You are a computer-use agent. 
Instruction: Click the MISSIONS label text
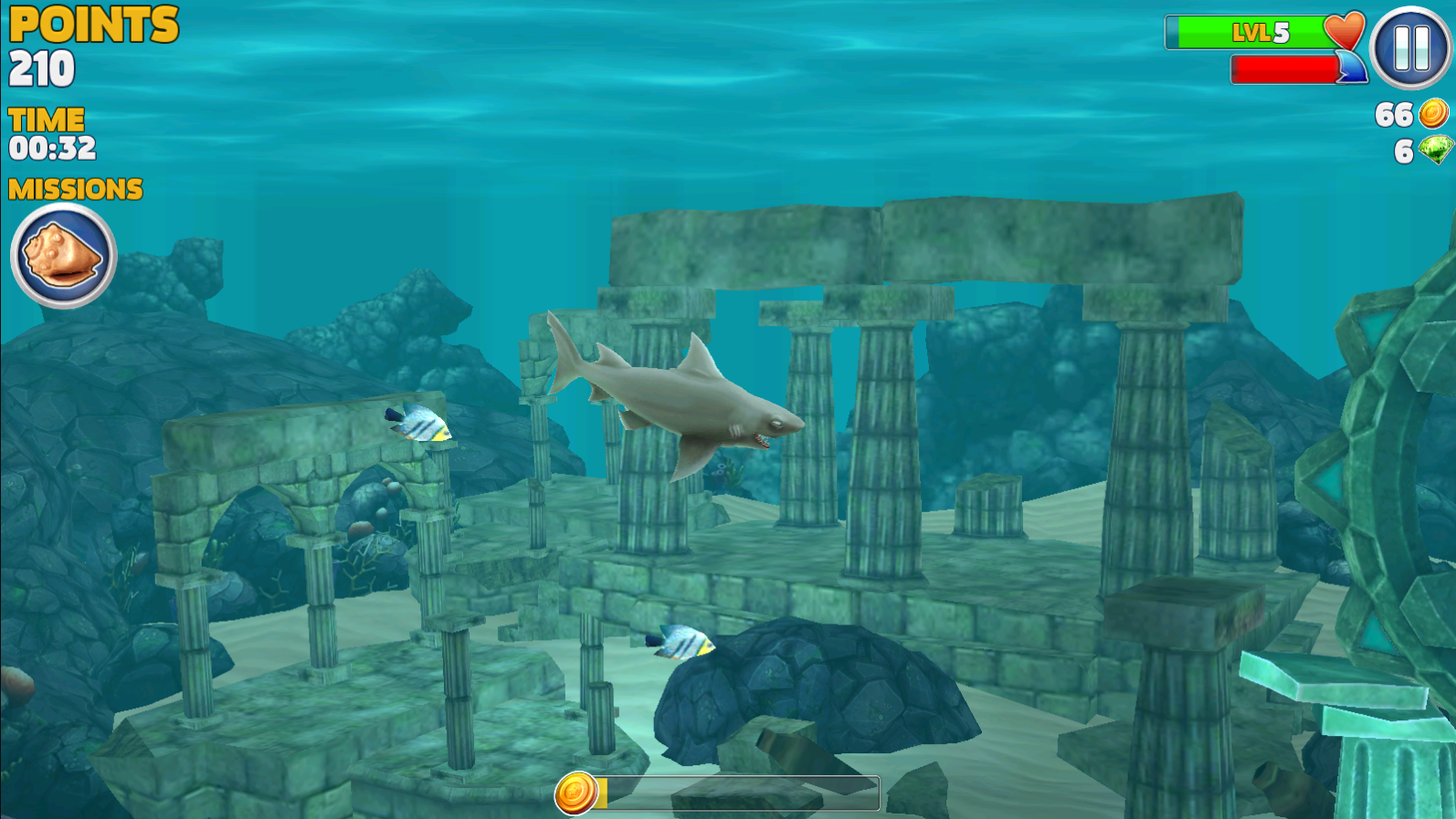coord(75,189)
